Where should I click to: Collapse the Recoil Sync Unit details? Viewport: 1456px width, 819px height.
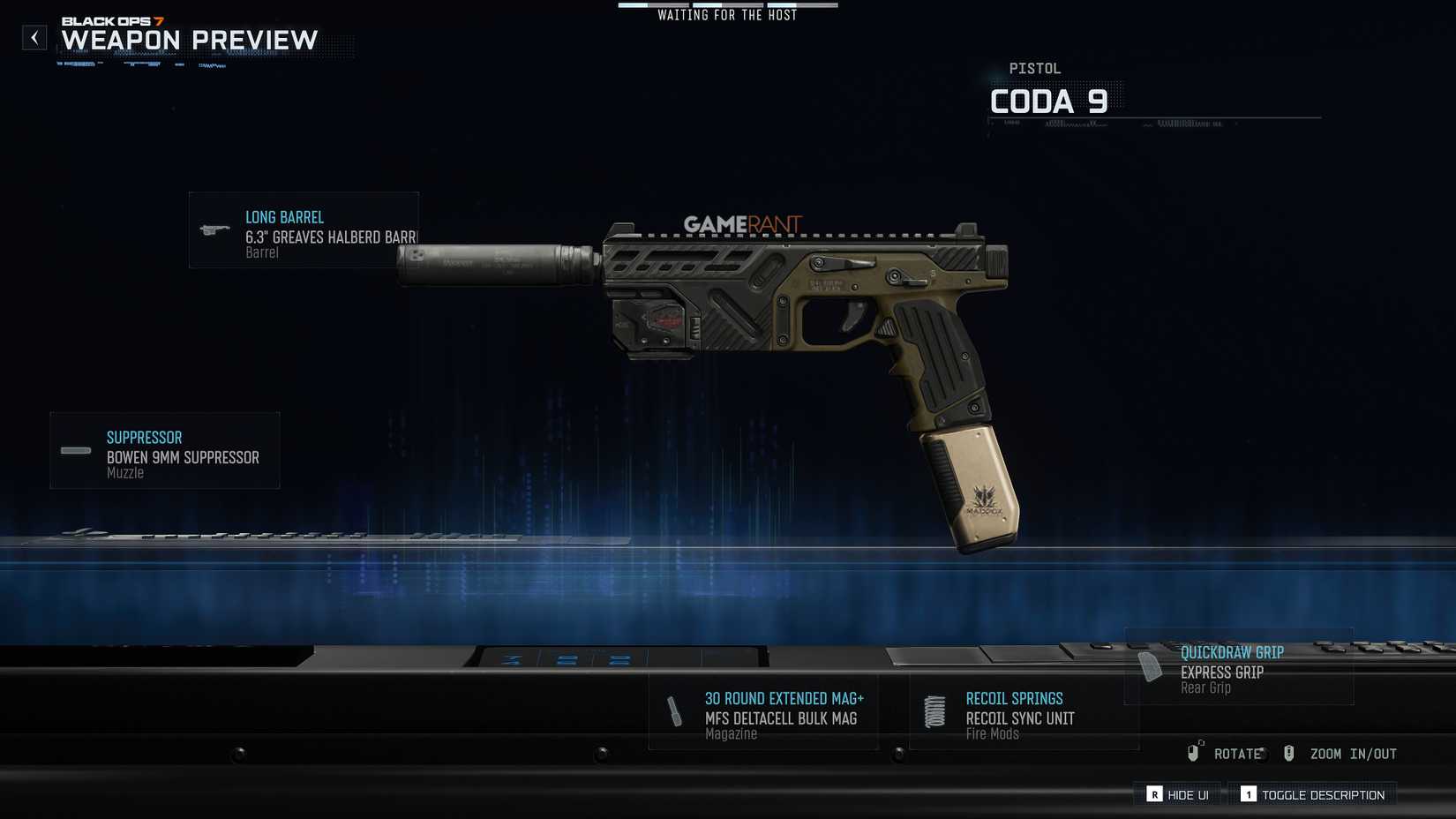click(x=1024, y=713)
